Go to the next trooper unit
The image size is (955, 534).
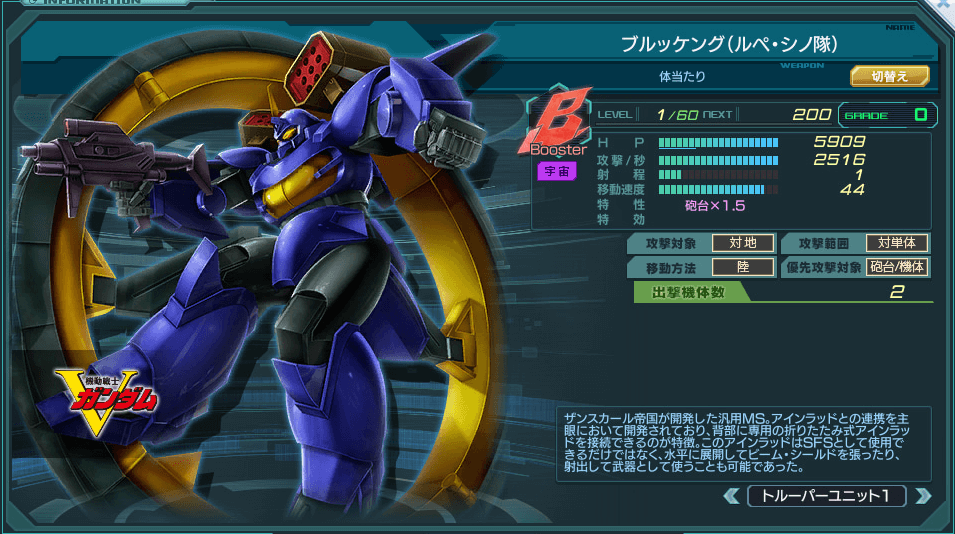click(922, 496)
